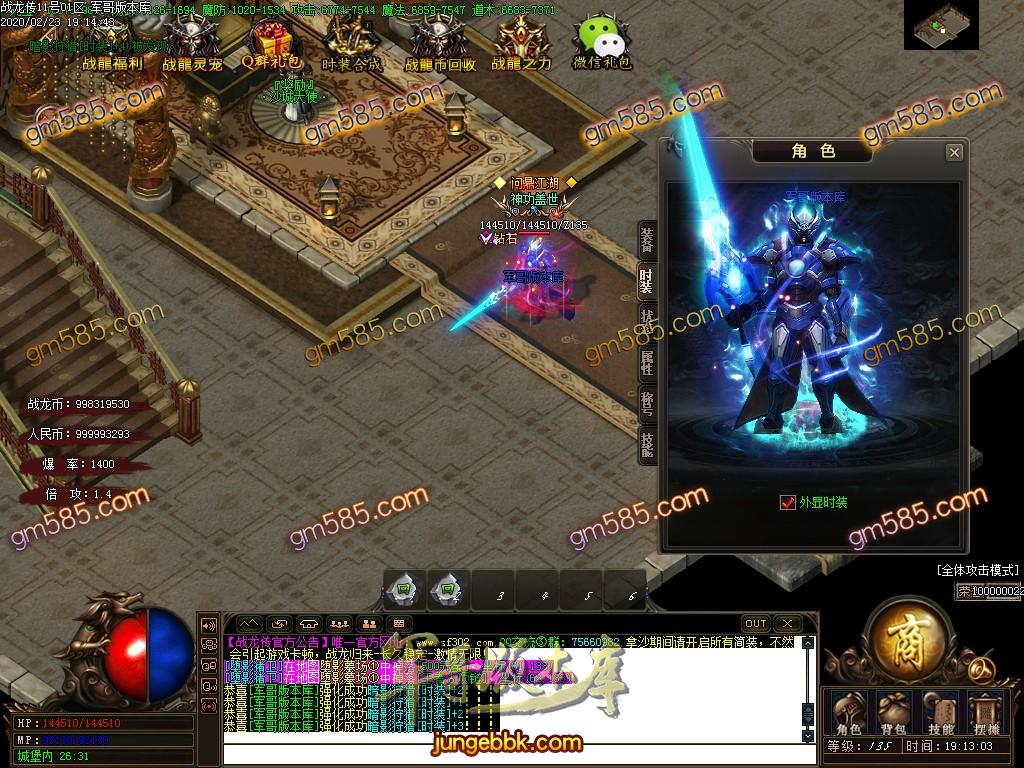Open the 属性 attributes tab
1024x768 pixels.
coord(647,364)
